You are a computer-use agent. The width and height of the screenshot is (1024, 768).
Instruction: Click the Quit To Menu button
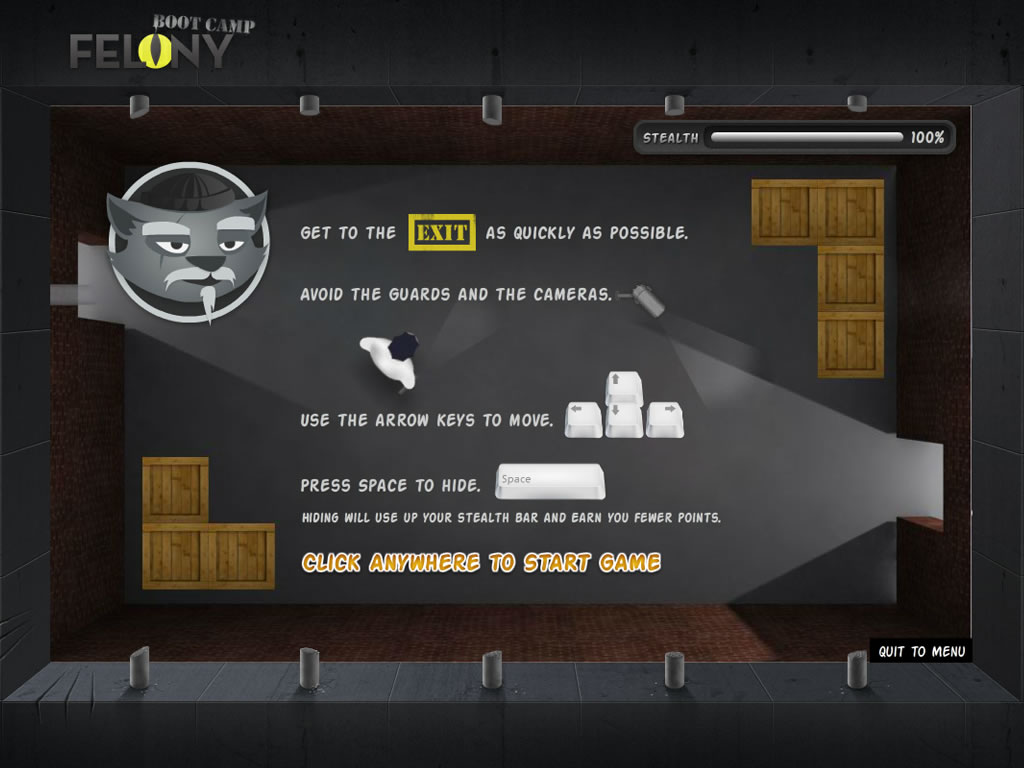click(x=921, y=651)
